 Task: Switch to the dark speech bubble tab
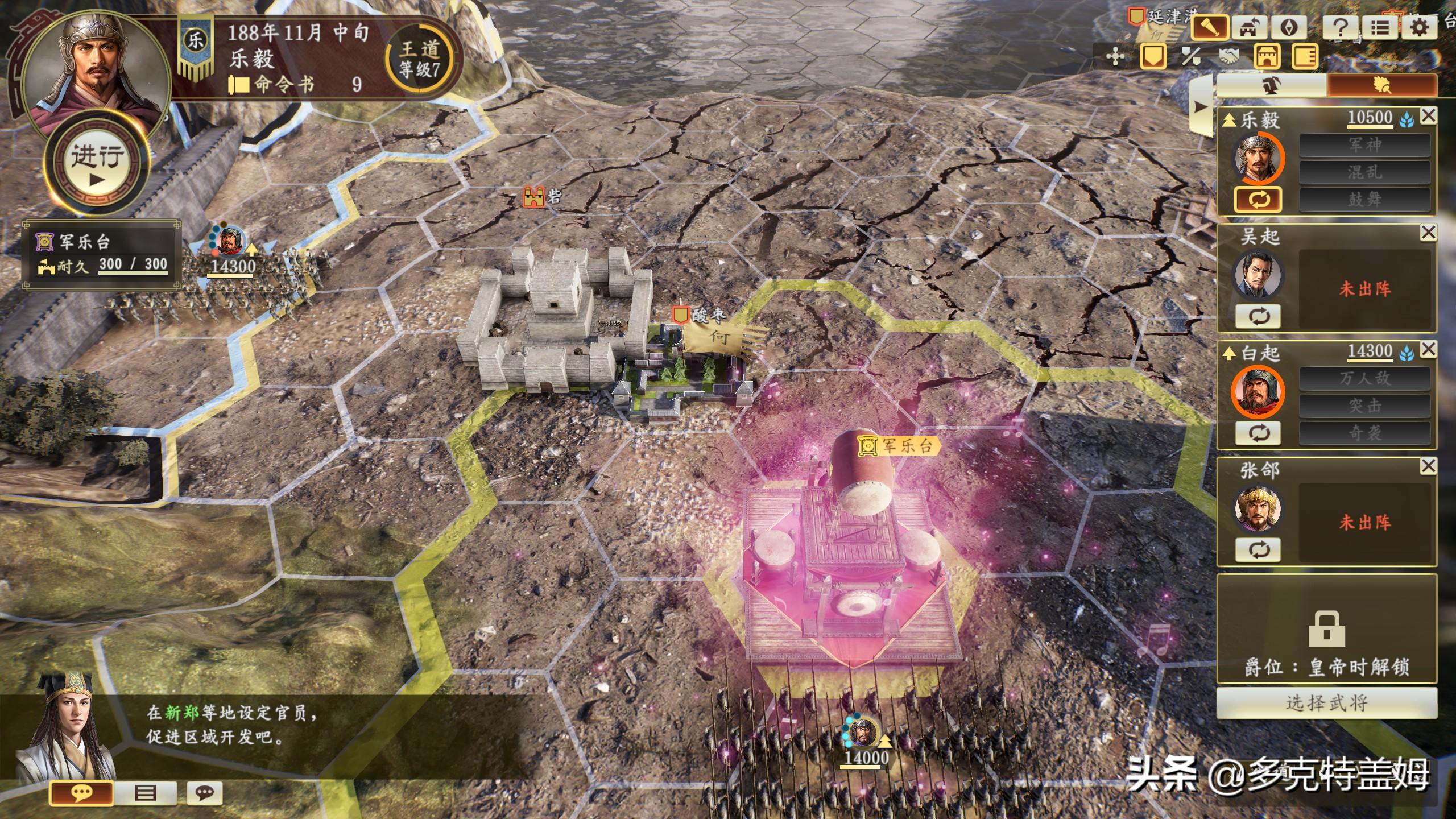(204, 793)
